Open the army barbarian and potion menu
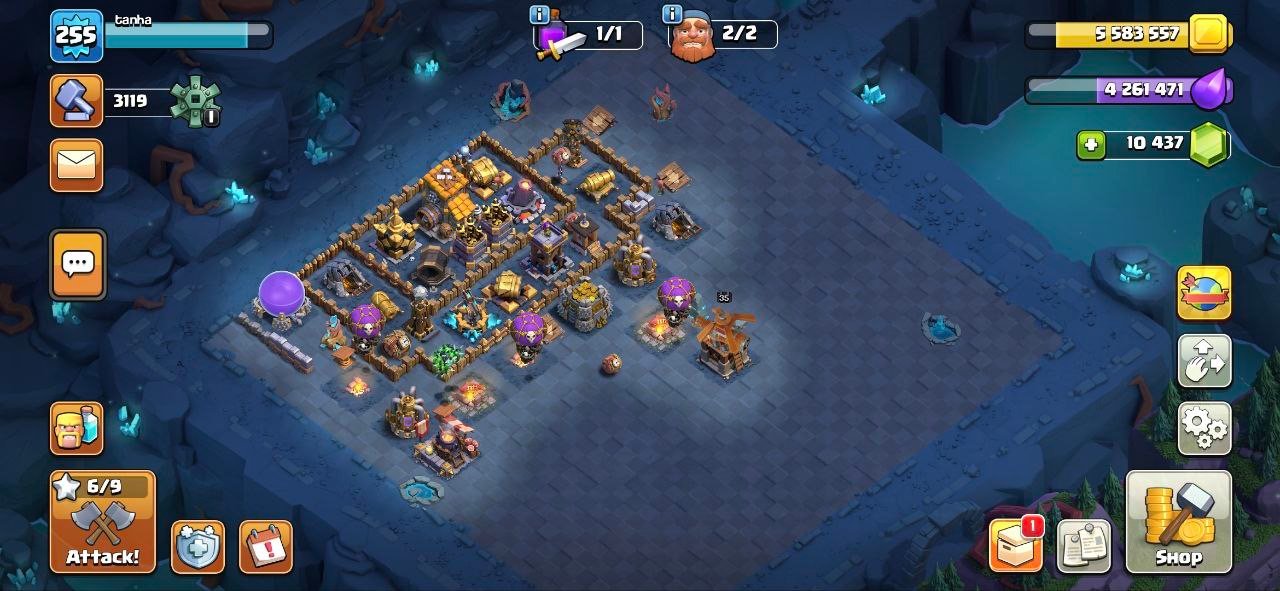 (x=77, y=428)
